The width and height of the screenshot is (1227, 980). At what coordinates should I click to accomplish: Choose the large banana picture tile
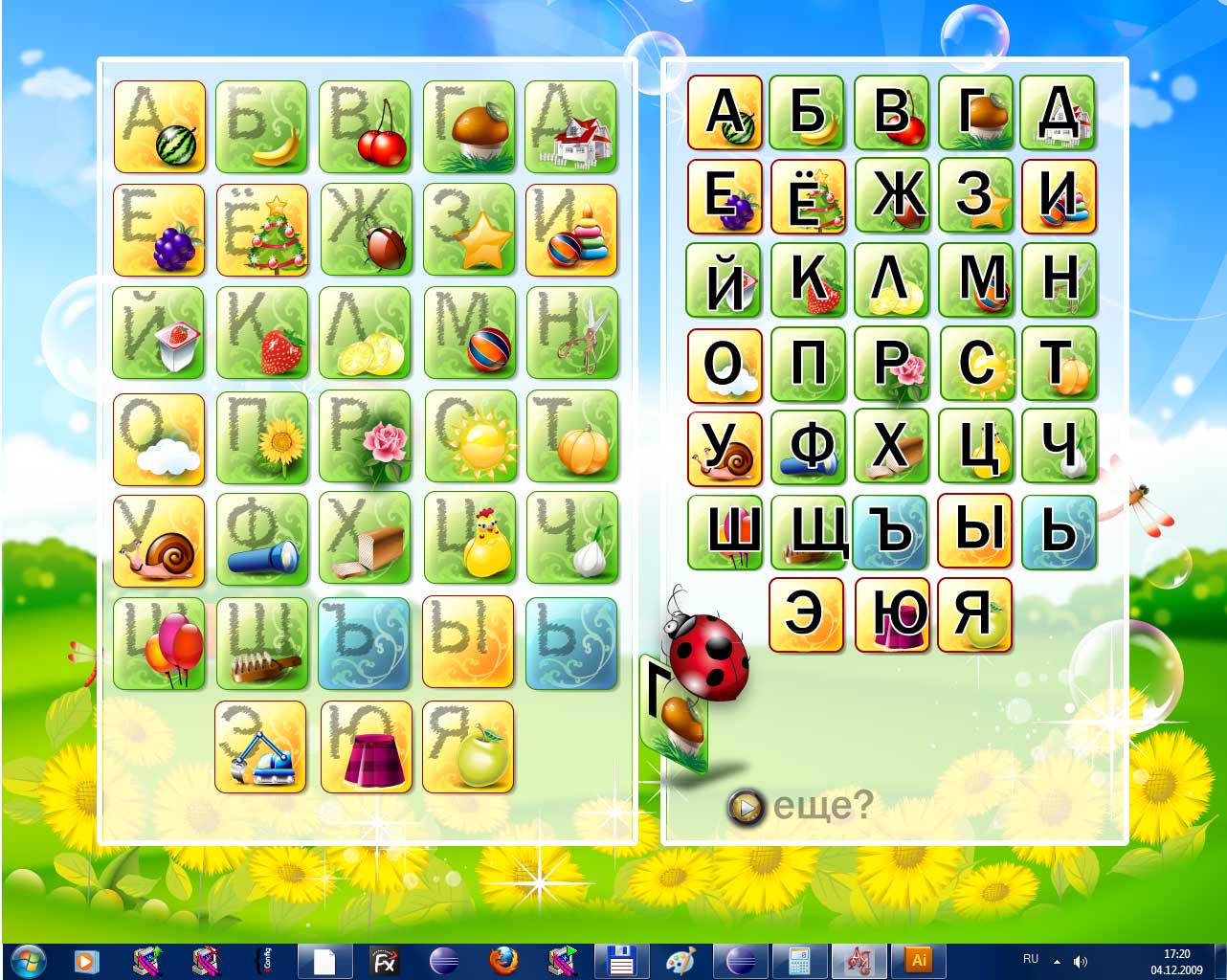coord(262,127)
